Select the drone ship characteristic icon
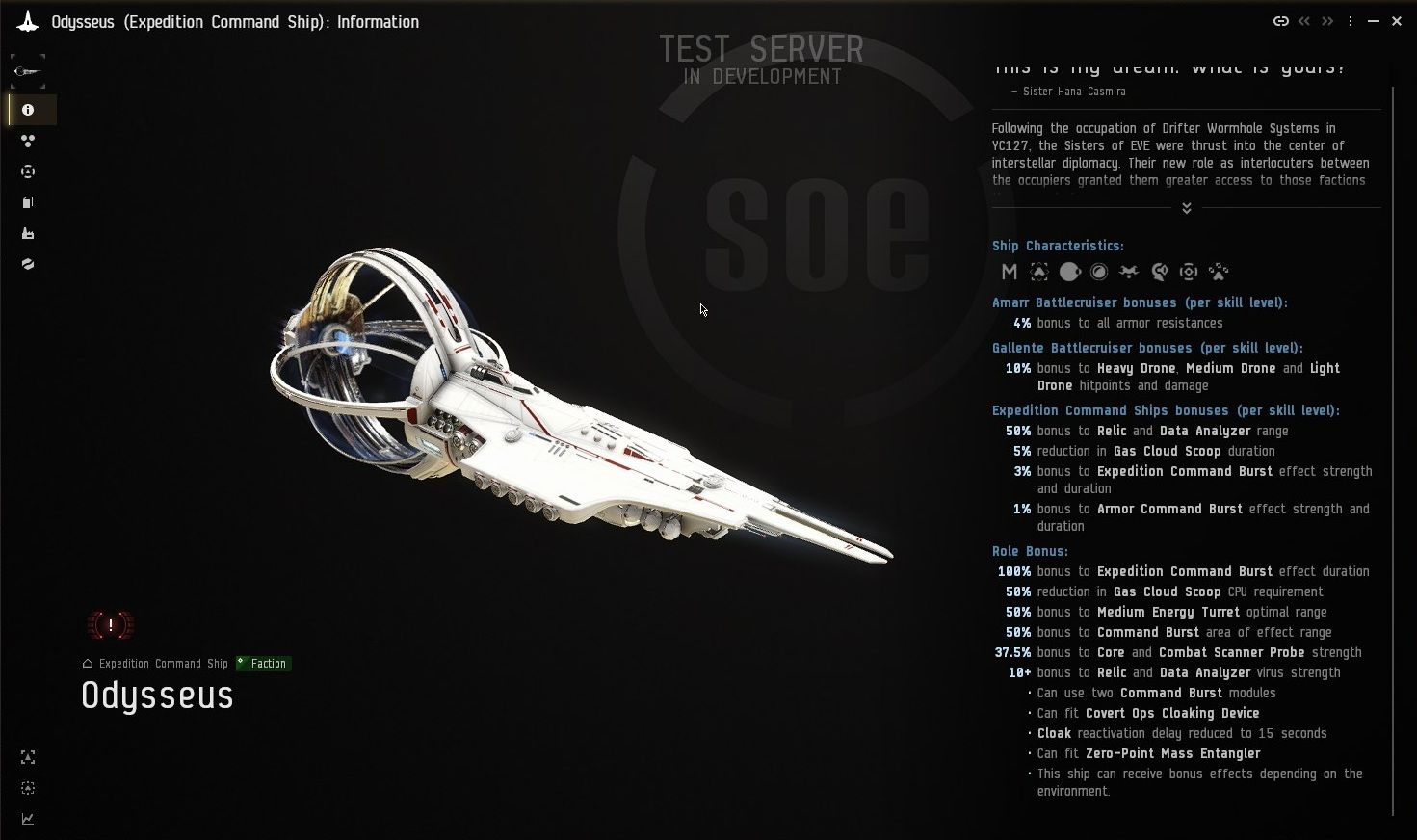Image resolution: width=1417 pixels, height=840 pixels. (x=1128, y=272)
